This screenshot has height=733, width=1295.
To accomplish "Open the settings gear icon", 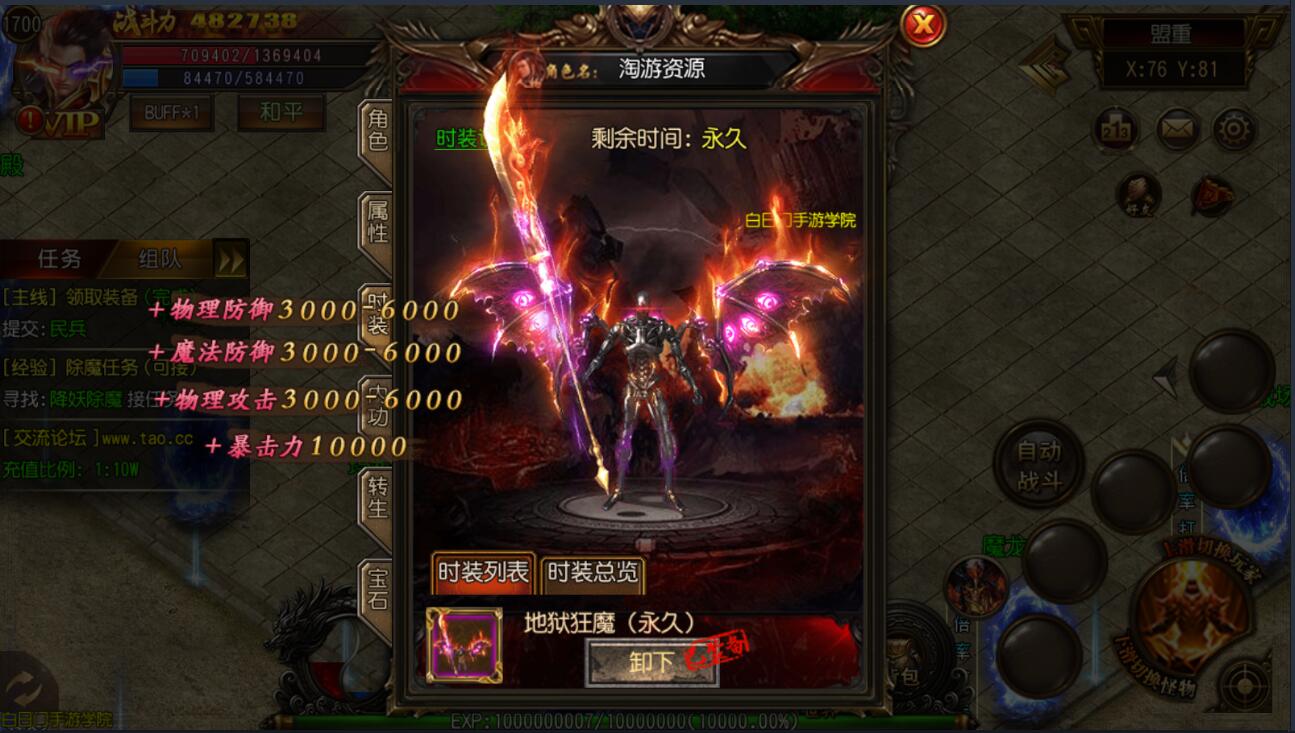I will (x=1234, y=129).
